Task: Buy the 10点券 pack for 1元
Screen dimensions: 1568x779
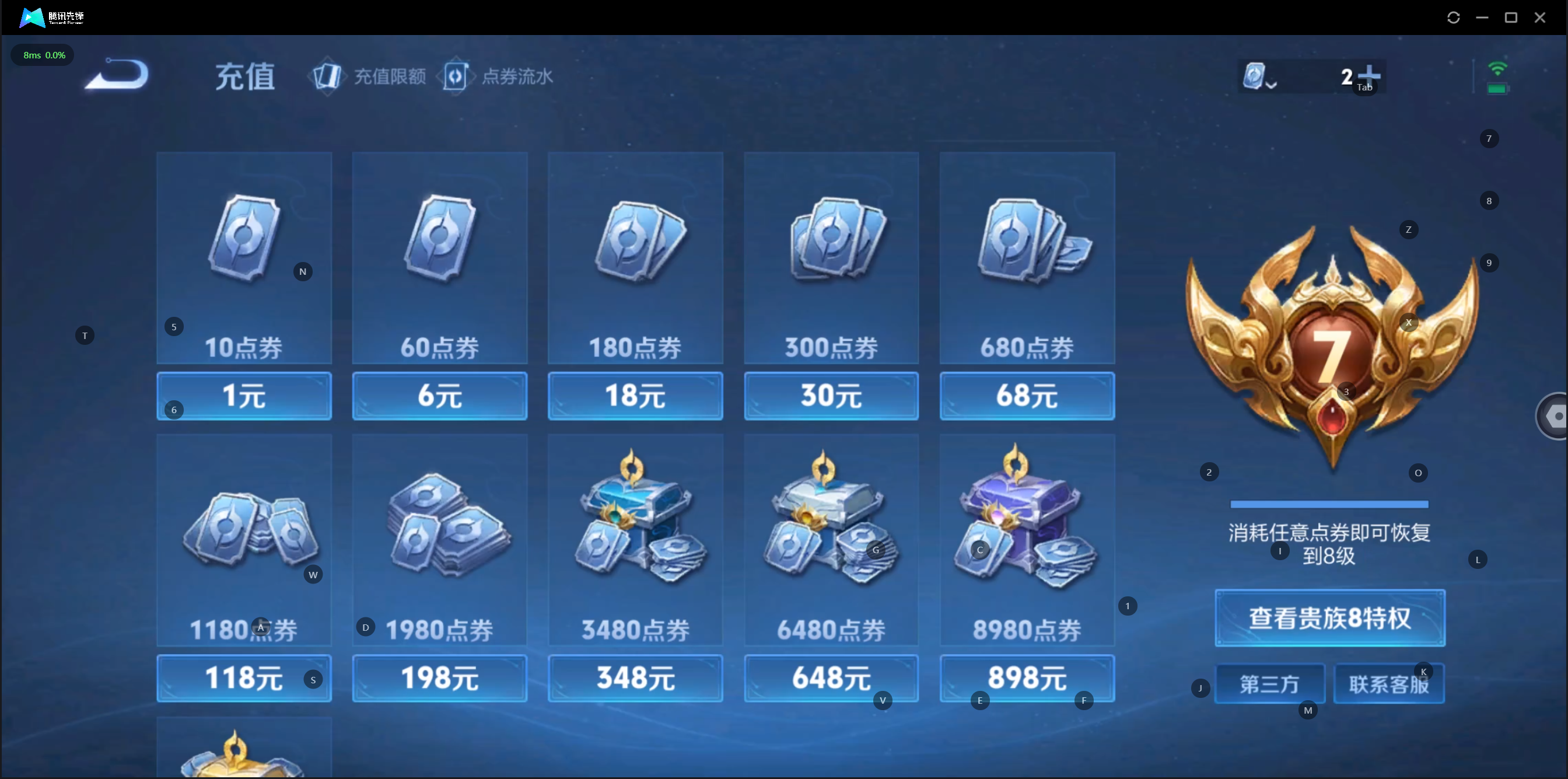Action: click(x=244, y=396)
